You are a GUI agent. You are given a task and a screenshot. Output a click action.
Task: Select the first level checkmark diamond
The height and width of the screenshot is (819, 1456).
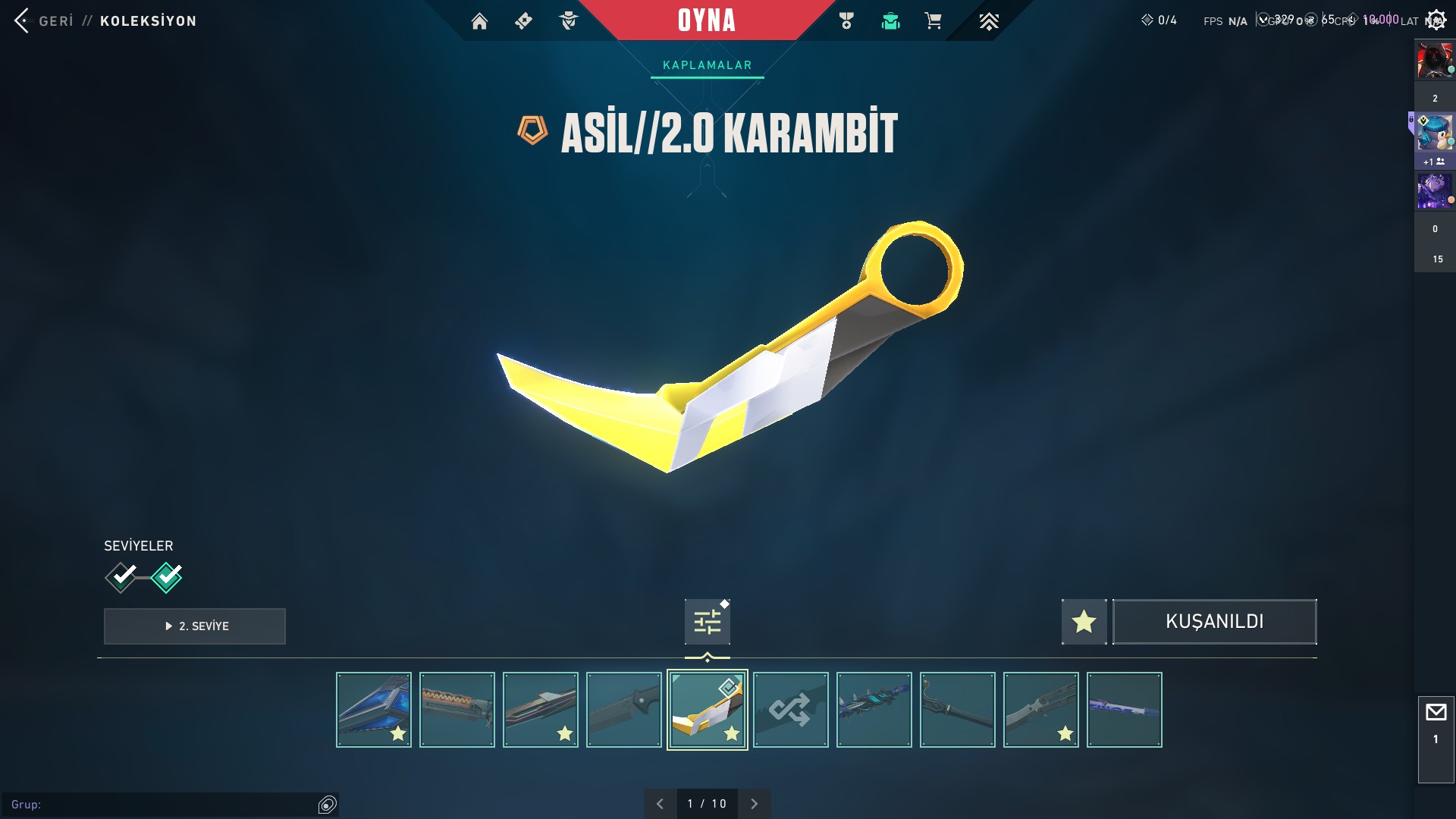click(121, 578)
